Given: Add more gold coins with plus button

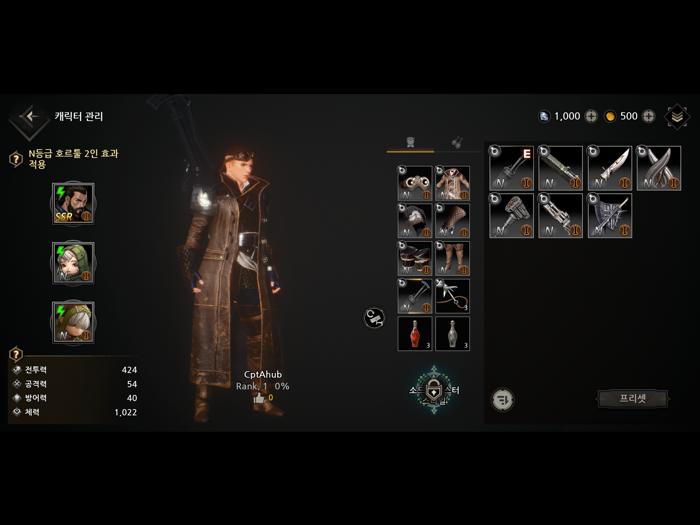Looking at the screenshot, I should click(x=649, y=116).
